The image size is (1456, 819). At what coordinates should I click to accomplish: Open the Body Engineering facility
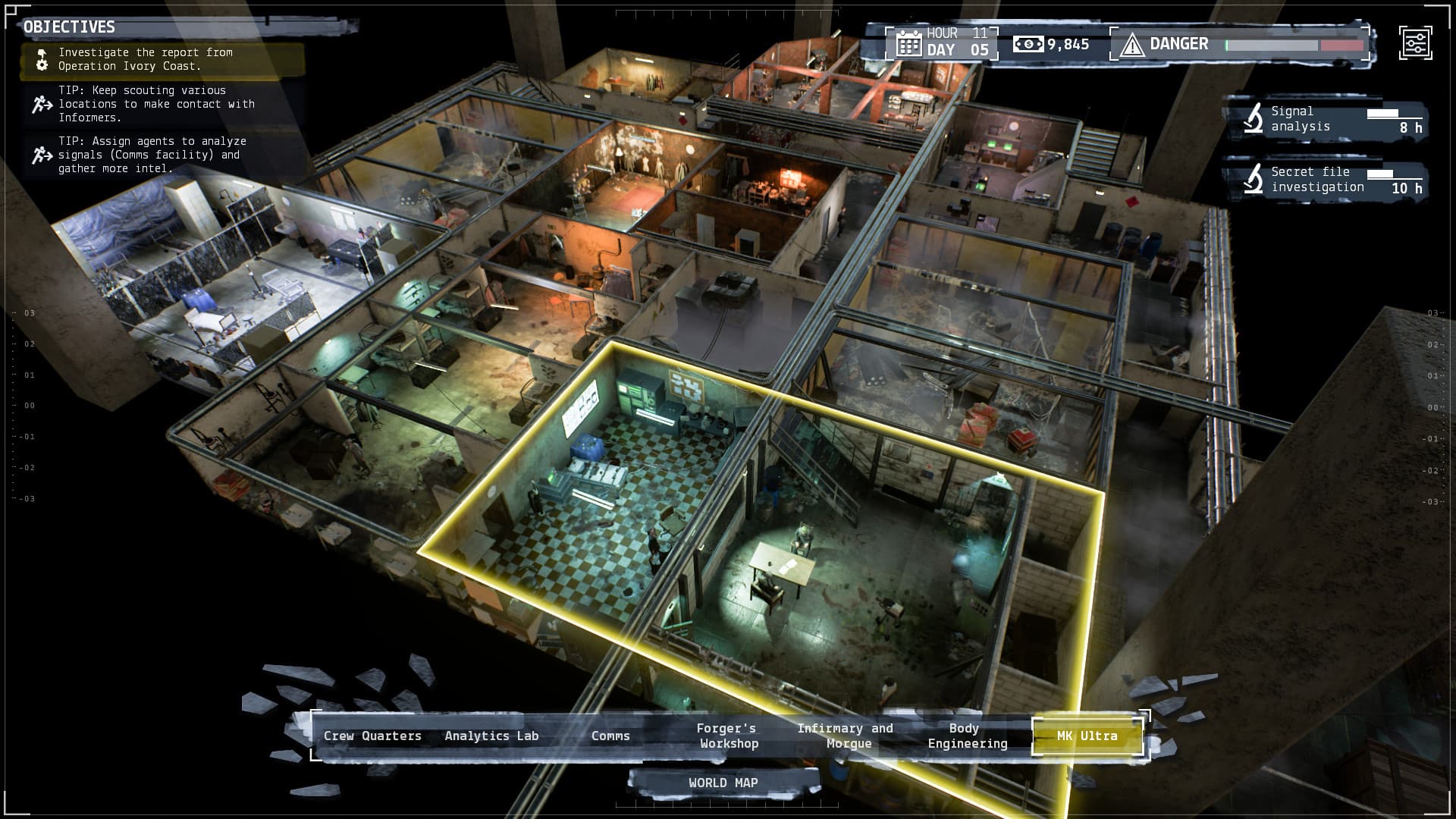pyautogui.click(x=966, y=736)
